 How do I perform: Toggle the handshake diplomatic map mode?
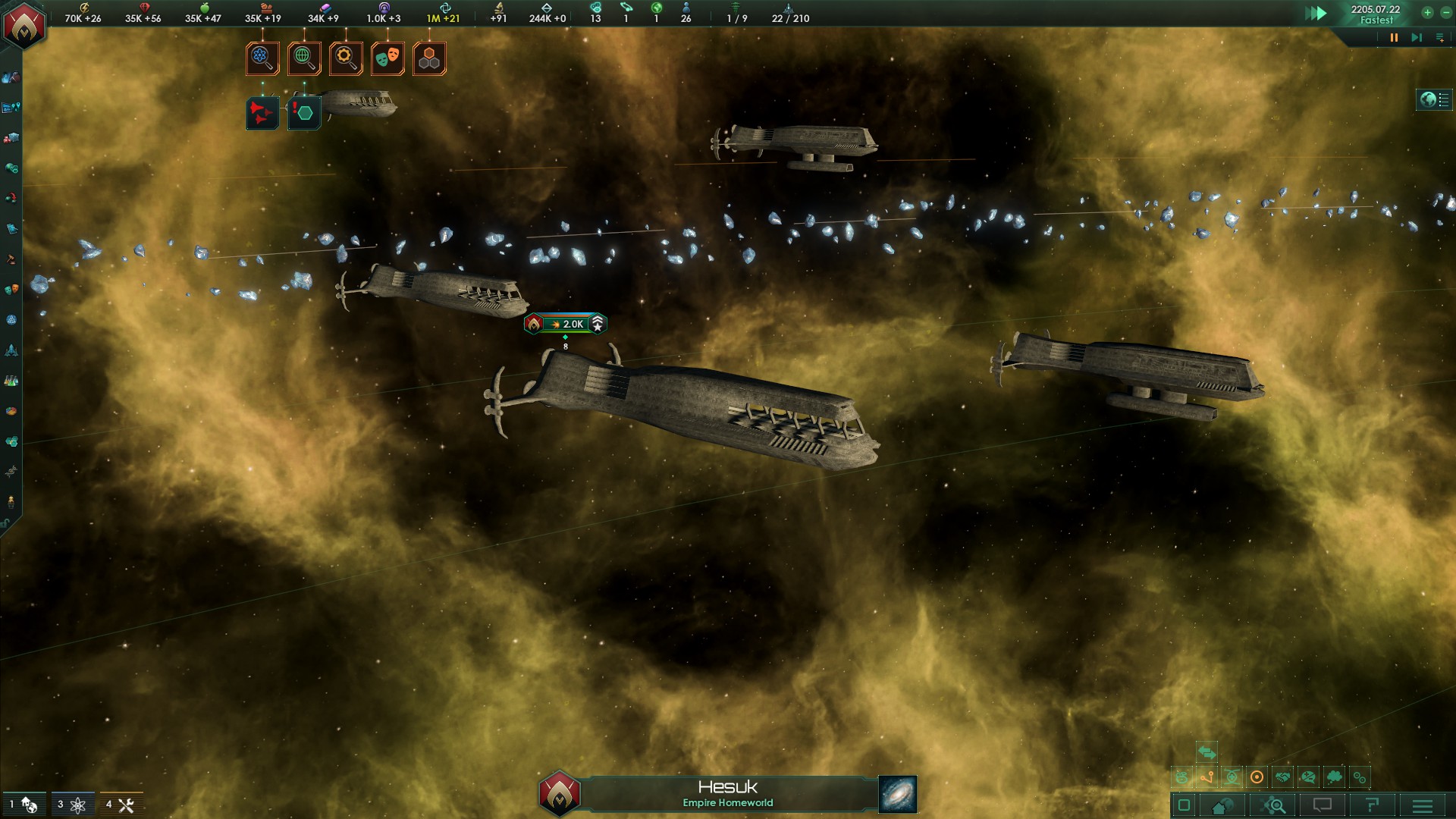coord(1282,777)
